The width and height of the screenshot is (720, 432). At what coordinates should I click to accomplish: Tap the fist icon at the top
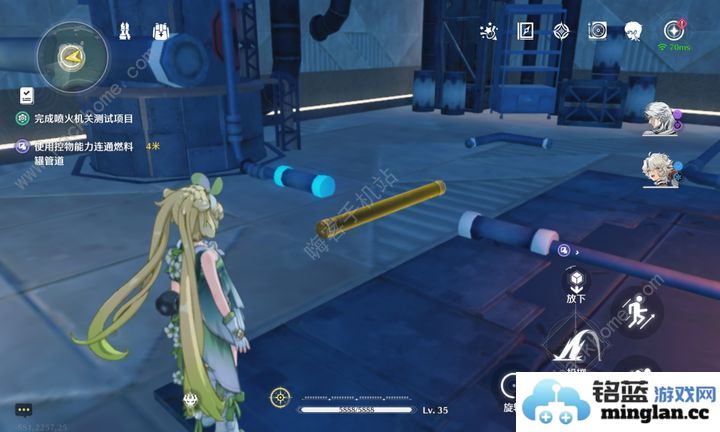click(159, 31)
